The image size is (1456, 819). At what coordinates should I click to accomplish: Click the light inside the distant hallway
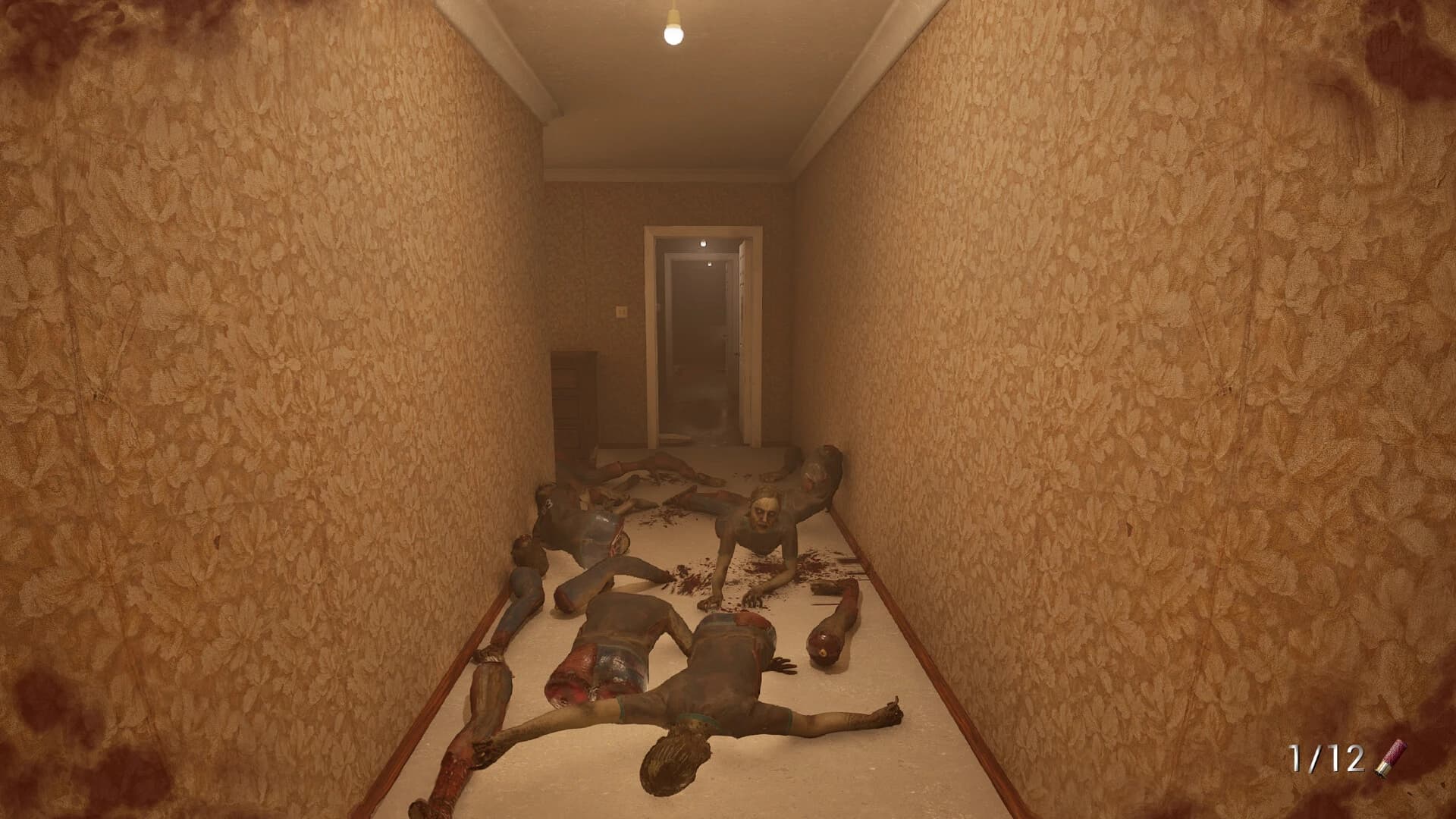pyautogui.click(x=708, y=264)
